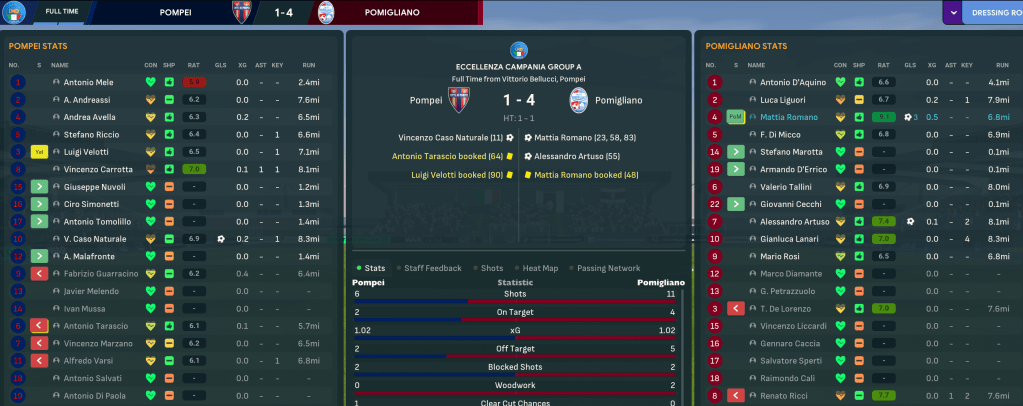Select the Stats tab
This screenshot has width=1023, height=406.
(375, 268)
